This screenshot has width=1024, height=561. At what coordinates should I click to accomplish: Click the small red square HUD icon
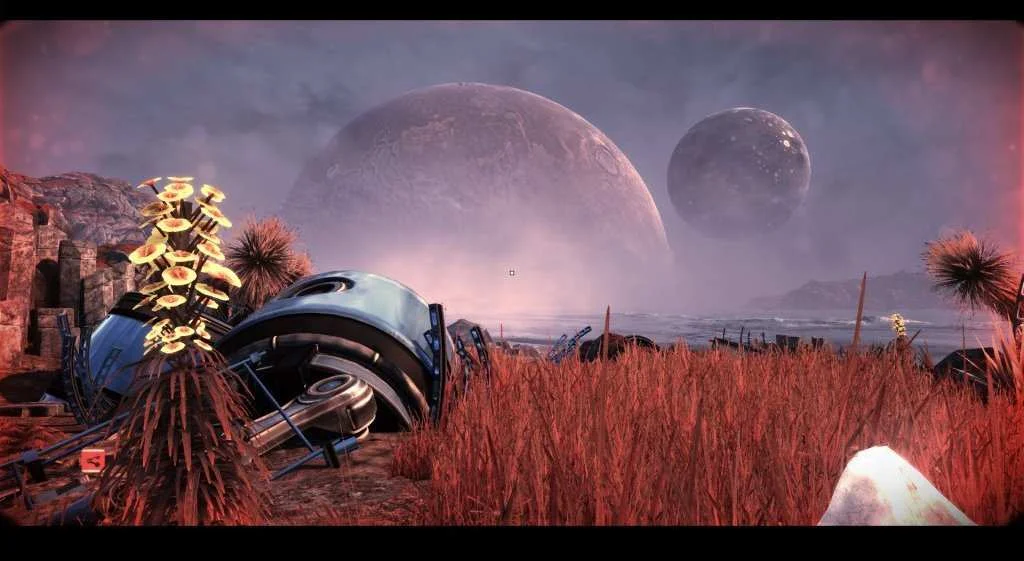pos(92,460)
